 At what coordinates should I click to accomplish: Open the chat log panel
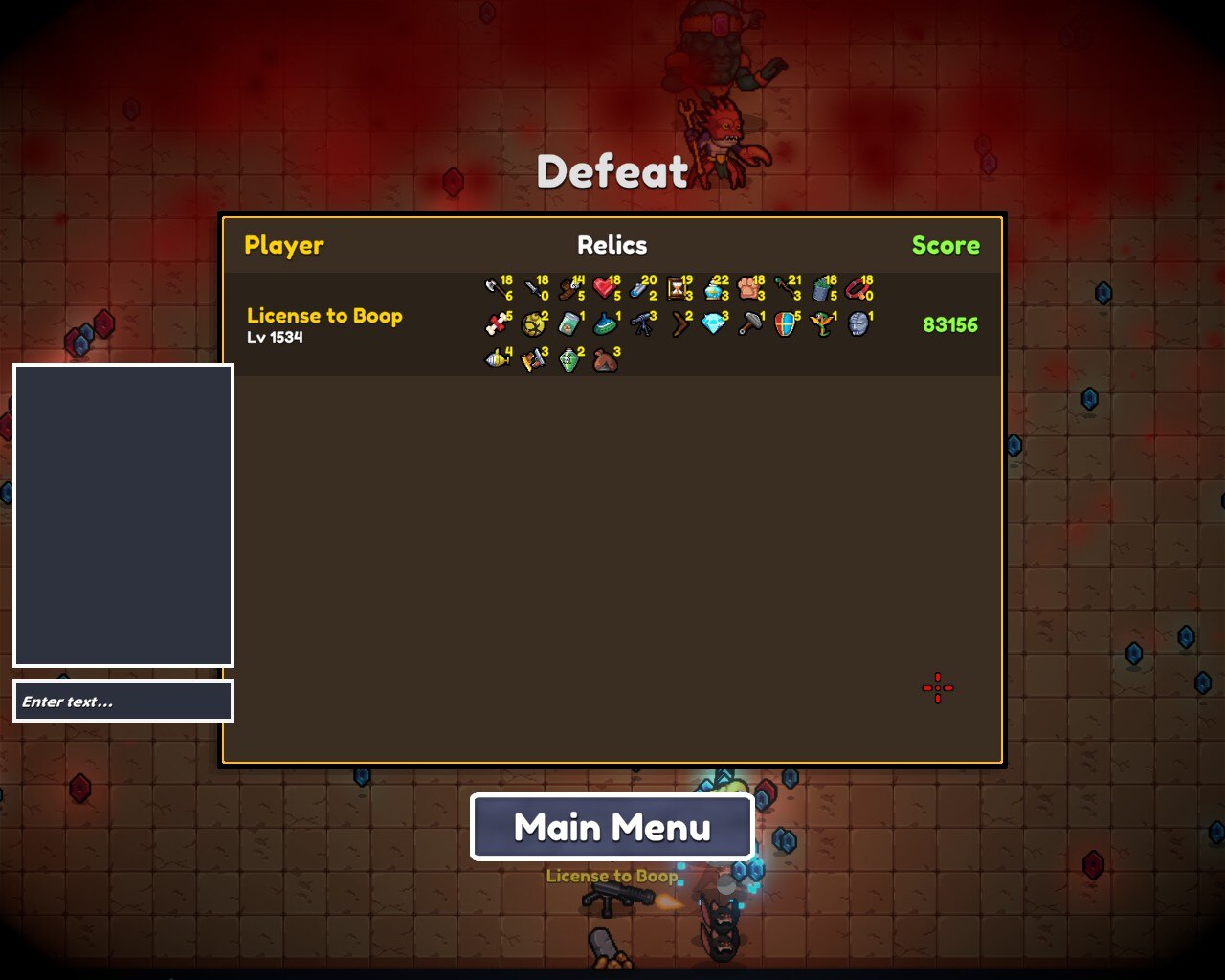coord(123,515)
